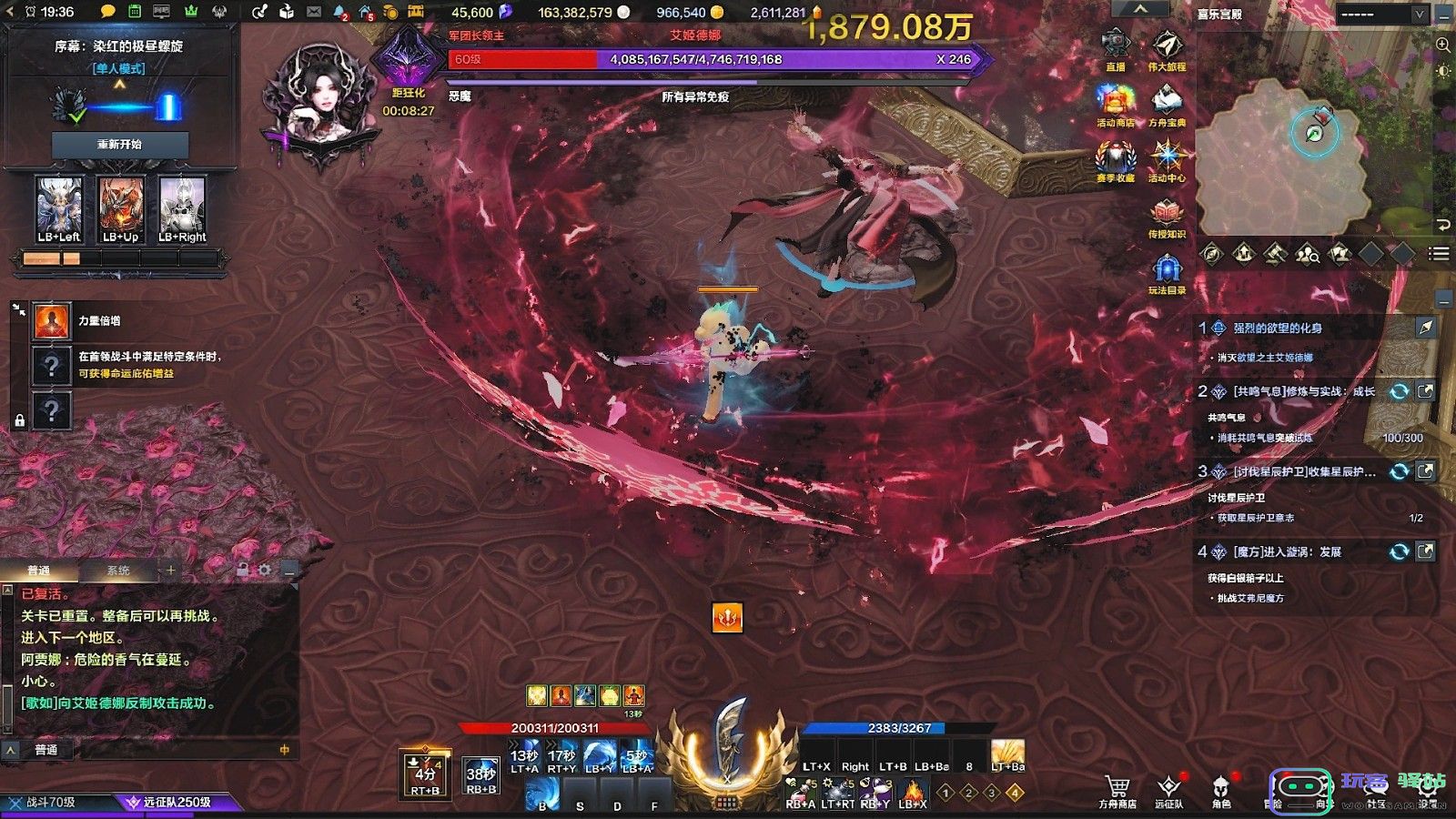Image resolution: width=1456 pixels, height=819 pixels.
Task: Open the green calendar icon in top bar
Action: pyautogui.click(x=135, y=12)
